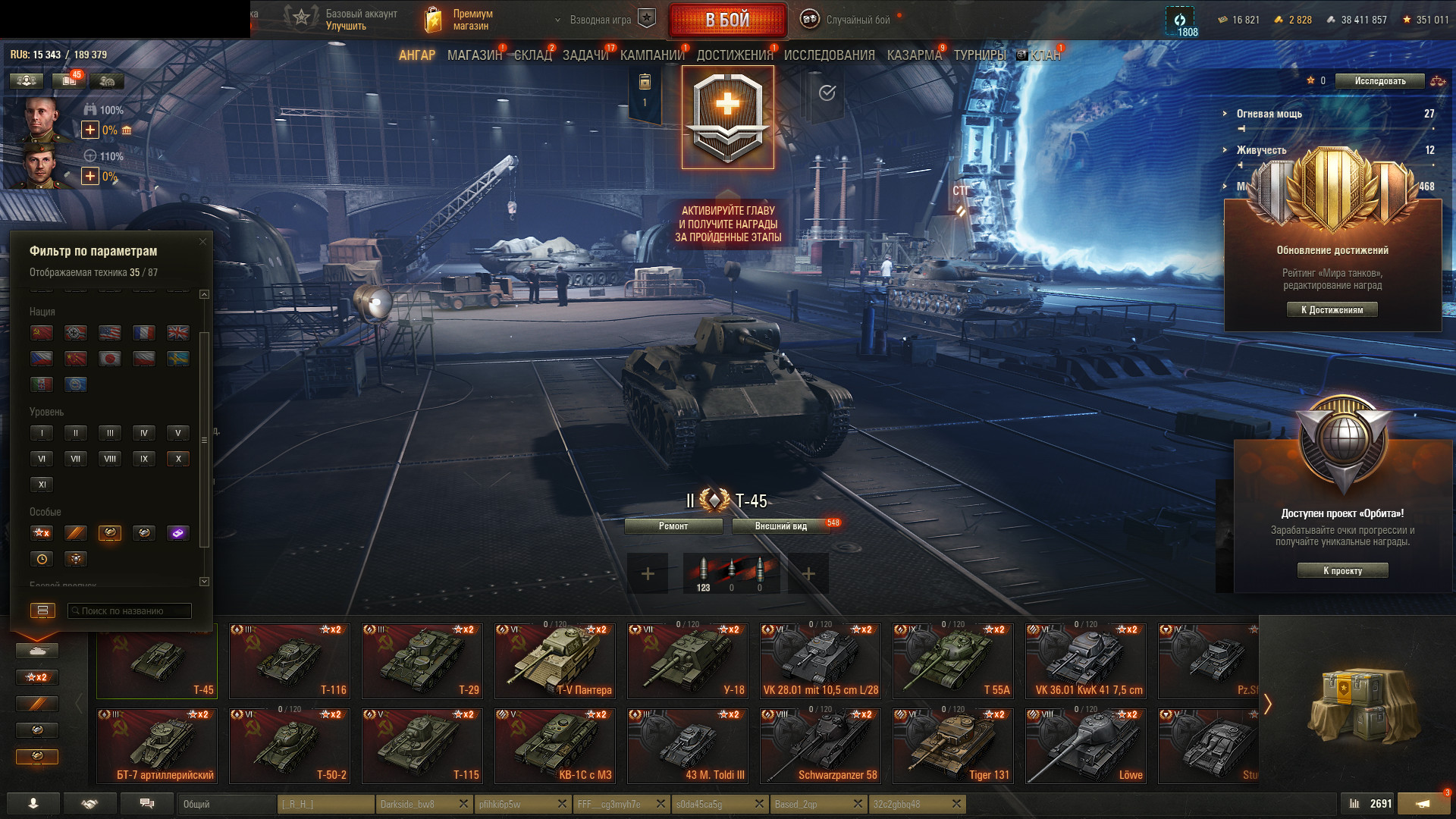1456x819 pixels.
Task: Open the Внешний вид customization
Action: (780, 526)
